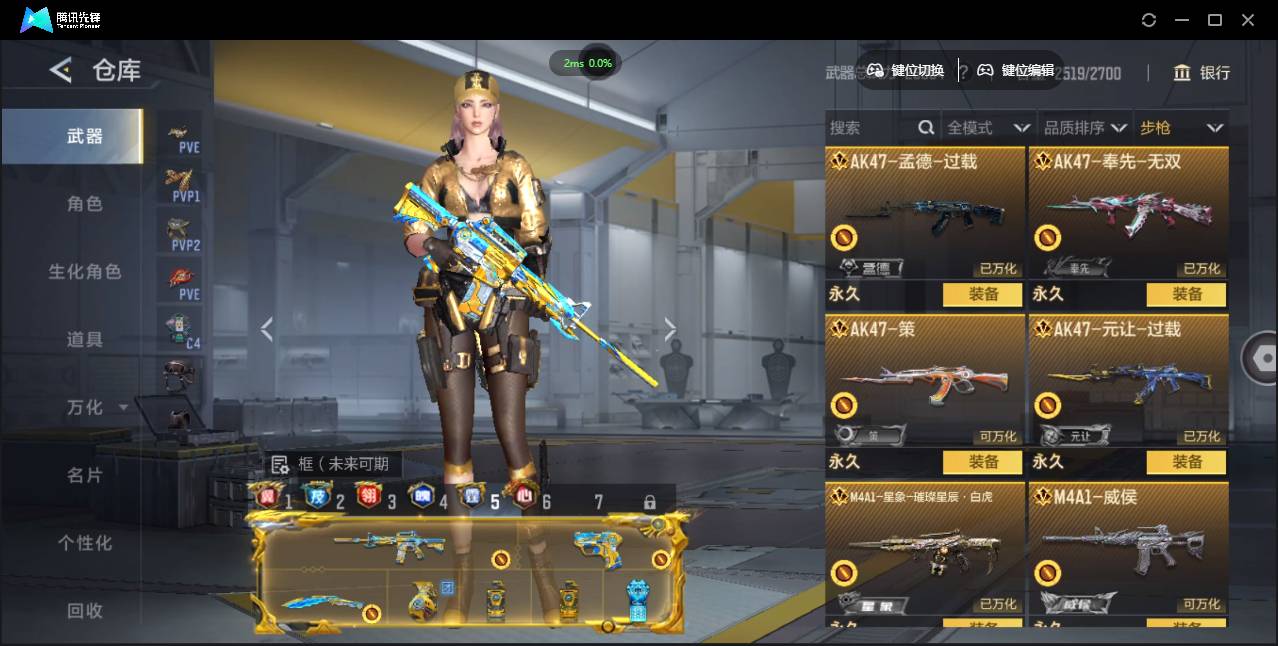1278x646 pixels.
Task: Equip the AK47-孟德-过载 rifle
Action: click(983, 294)
